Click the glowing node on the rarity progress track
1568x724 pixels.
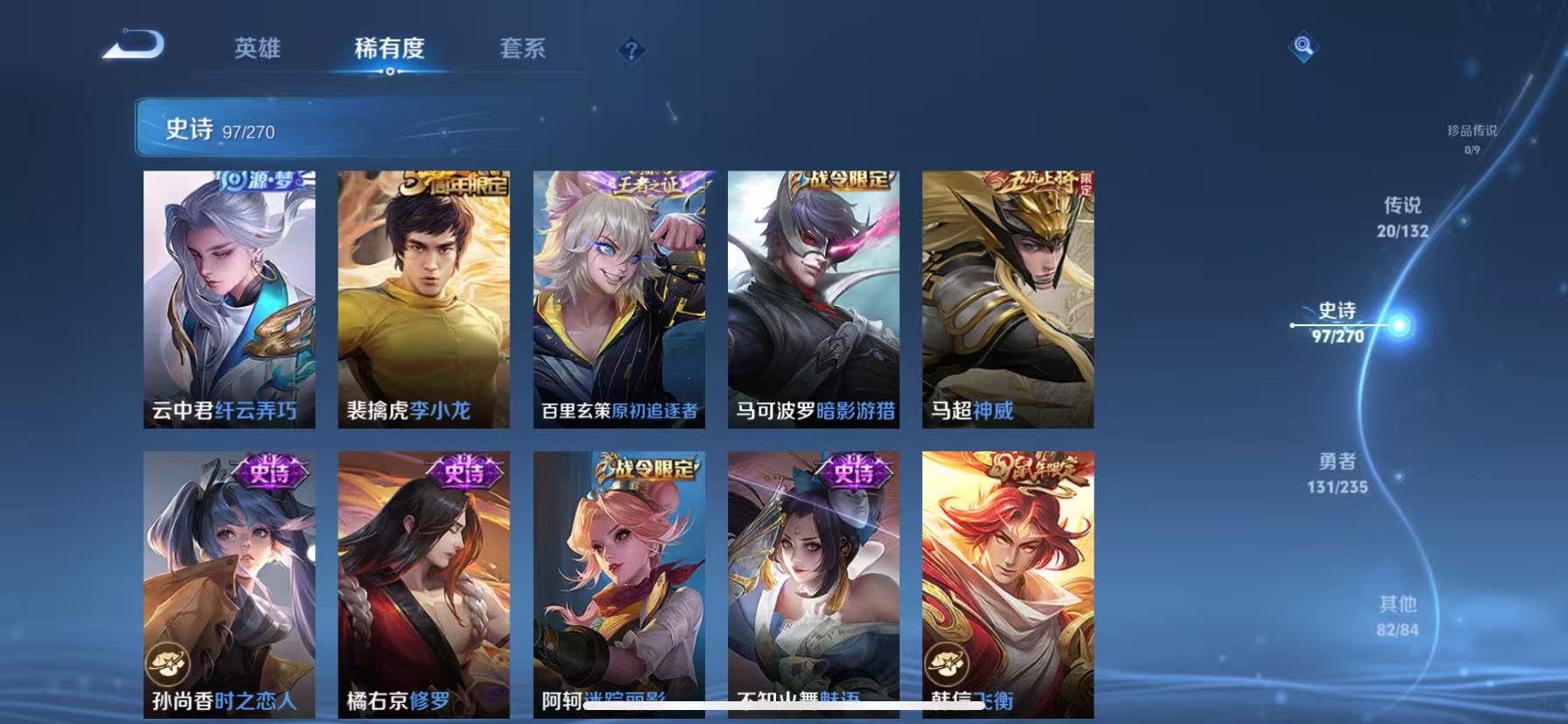point(1401,324)
